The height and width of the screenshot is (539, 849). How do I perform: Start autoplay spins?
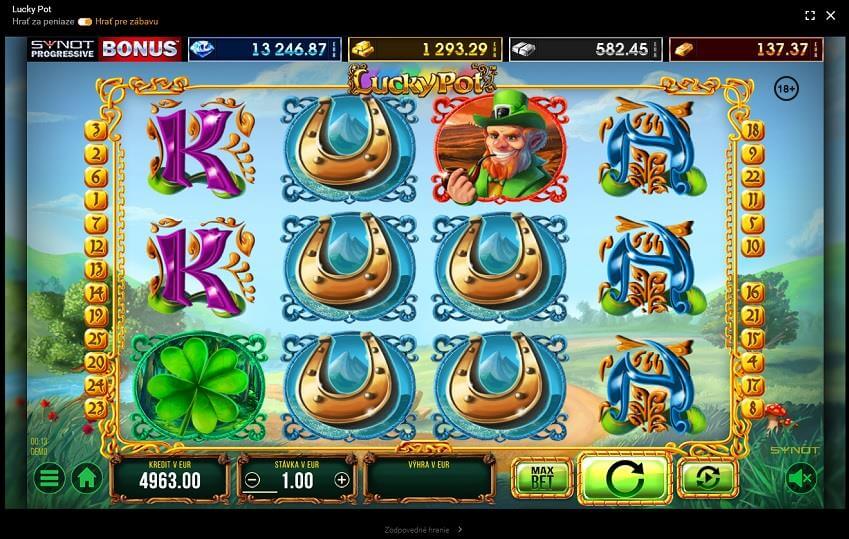pyautogui.click(x=707, y=478)
